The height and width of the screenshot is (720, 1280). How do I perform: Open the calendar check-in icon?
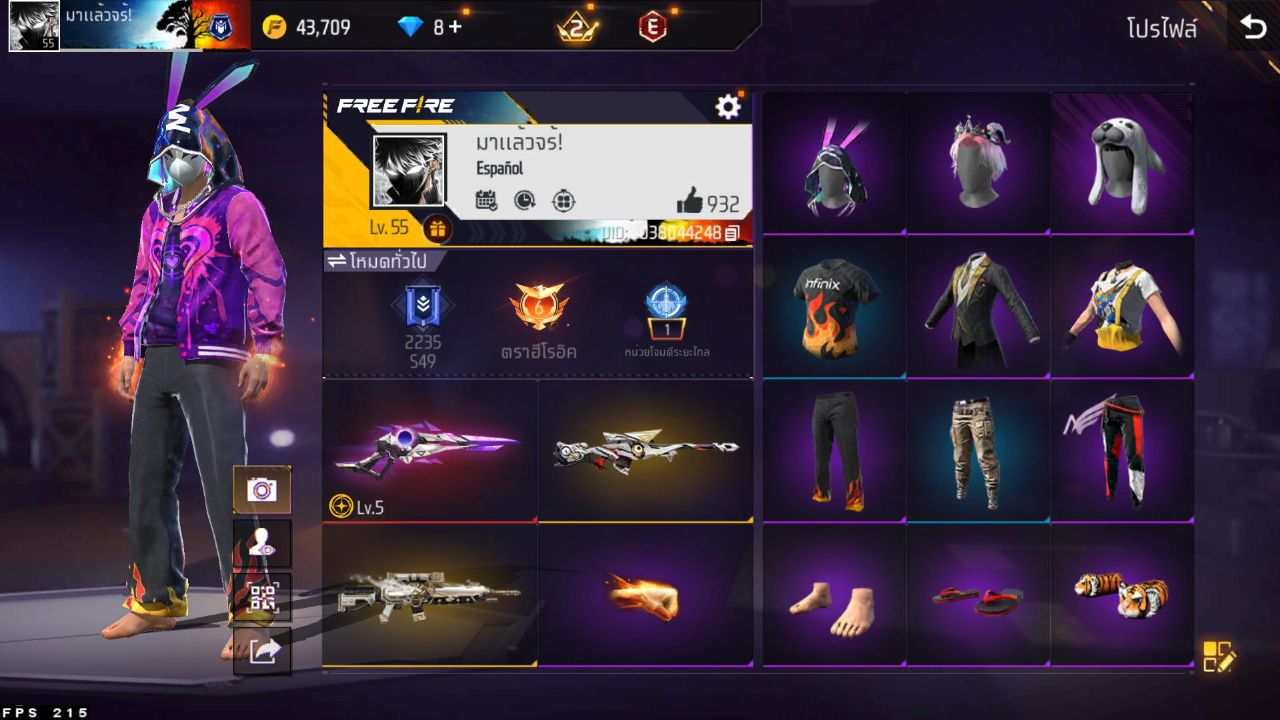pyautogui.click(x=486, y=200)
